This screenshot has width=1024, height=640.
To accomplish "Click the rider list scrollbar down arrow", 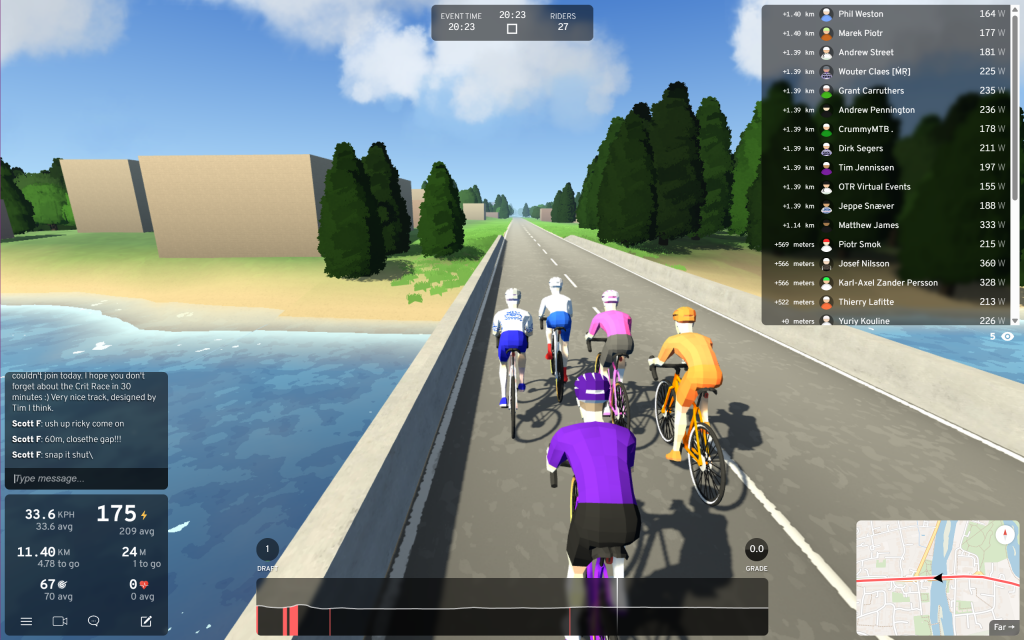I will click(1015, 320).
